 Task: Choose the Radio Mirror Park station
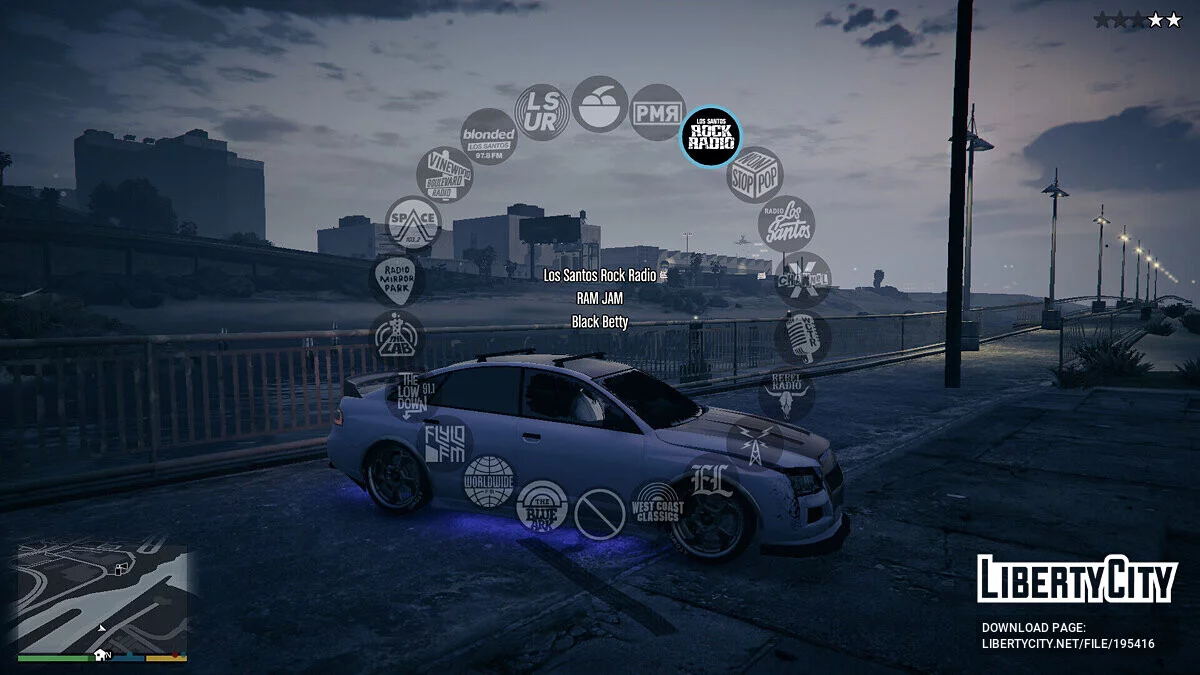point(398,280)
